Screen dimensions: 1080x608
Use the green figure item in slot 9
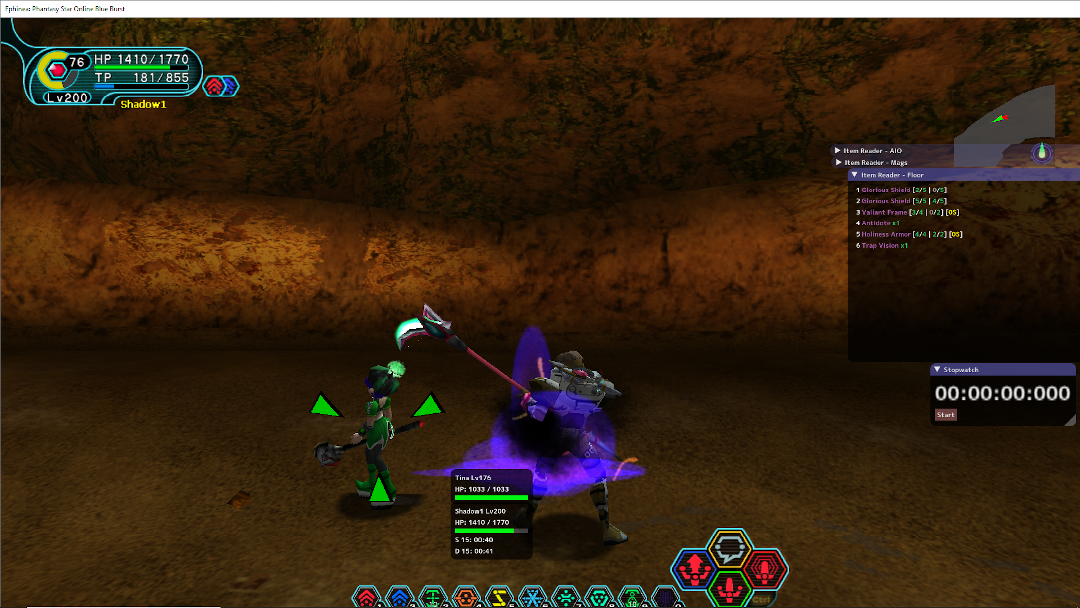pos(632,598)
